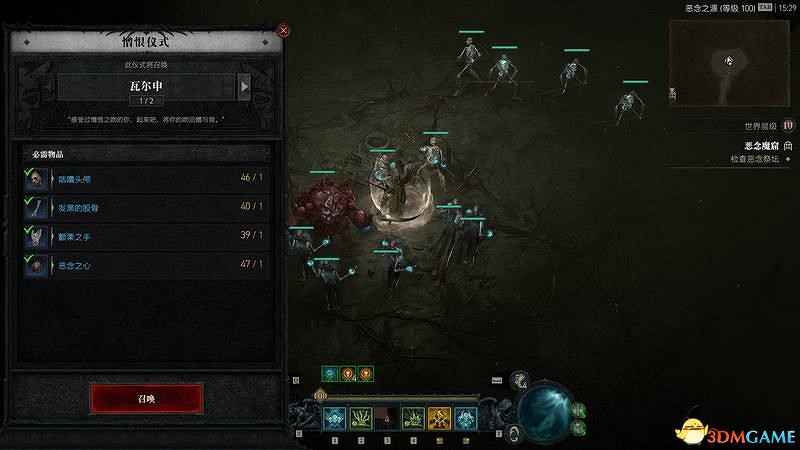Viewport: 800px width, 450px height.
Task: Close the 憎恨仪式 ritual panel
Action: (x=283, y=30)
